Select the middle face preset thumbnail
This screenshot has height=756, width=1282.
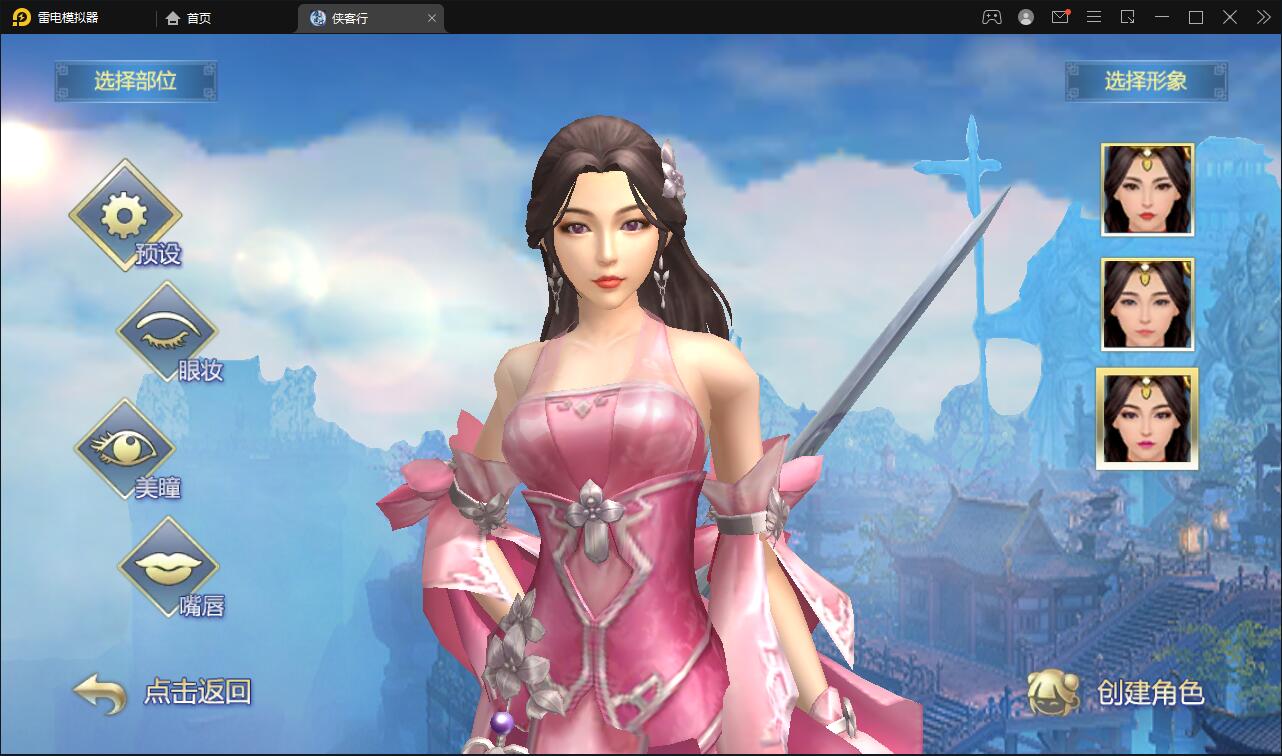tap(1147, 303)
